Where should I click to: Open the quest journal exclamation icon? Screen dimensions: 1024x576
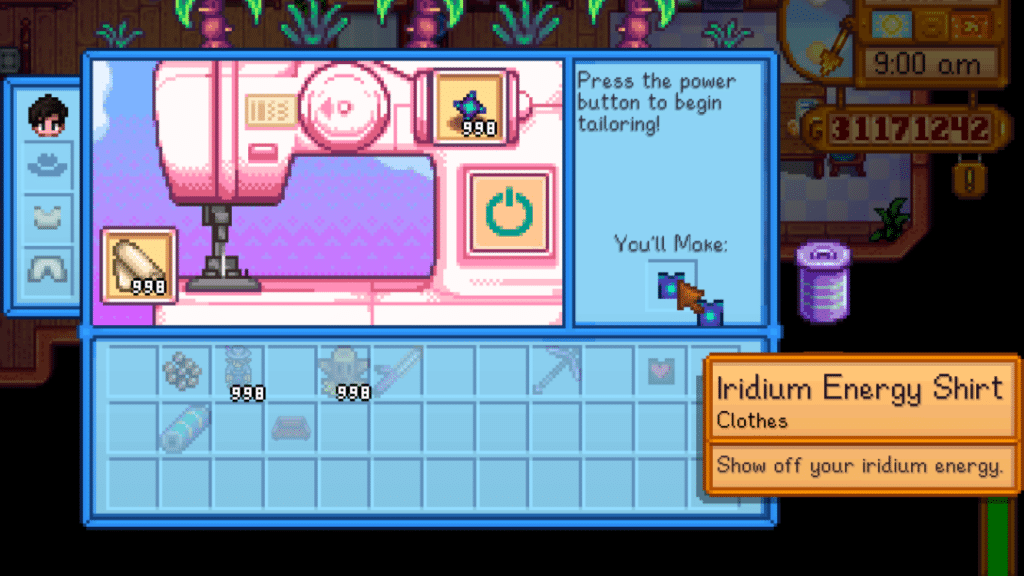(966, 182)
